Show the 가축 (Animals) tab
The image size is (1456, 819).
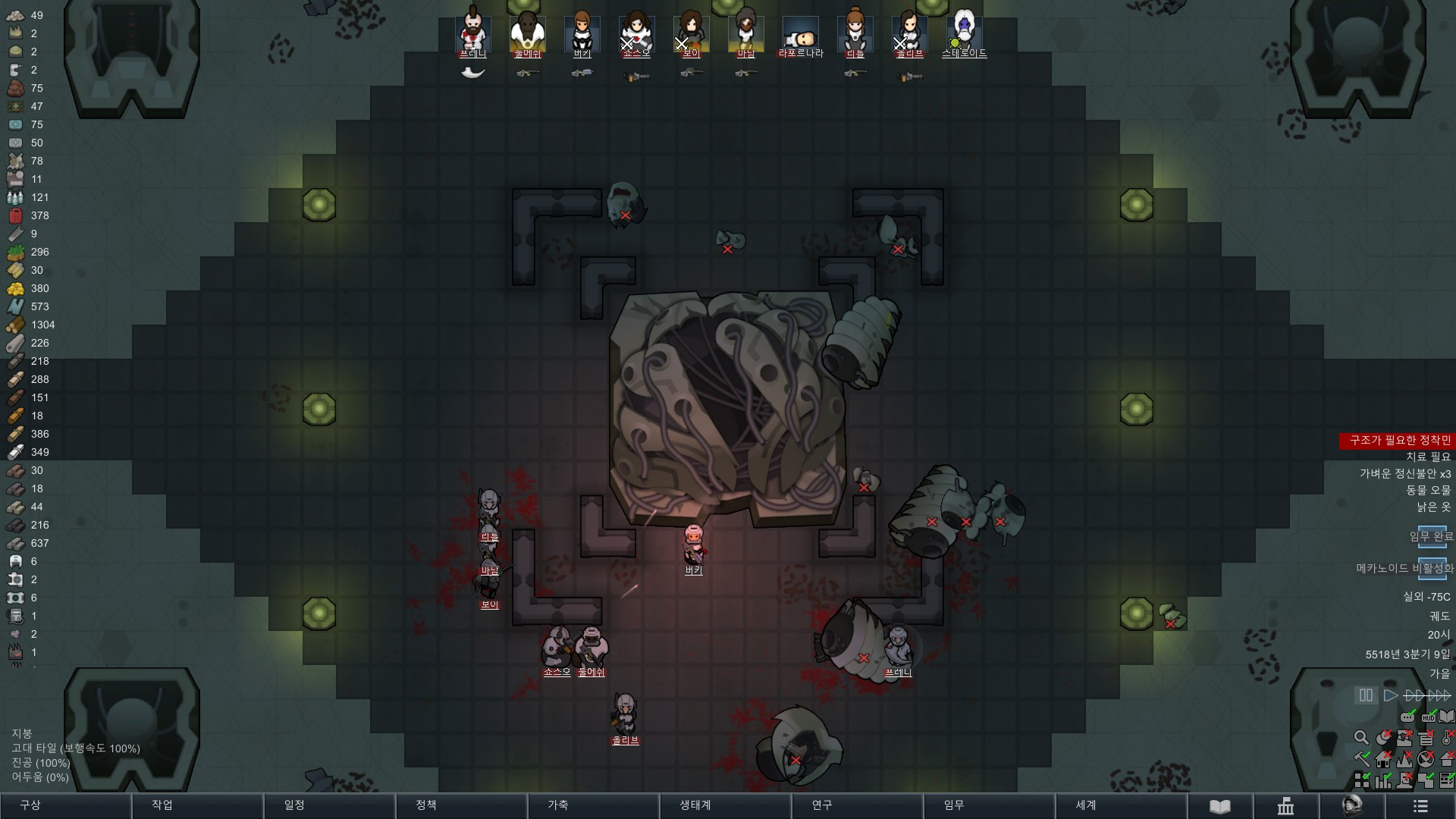593,805
